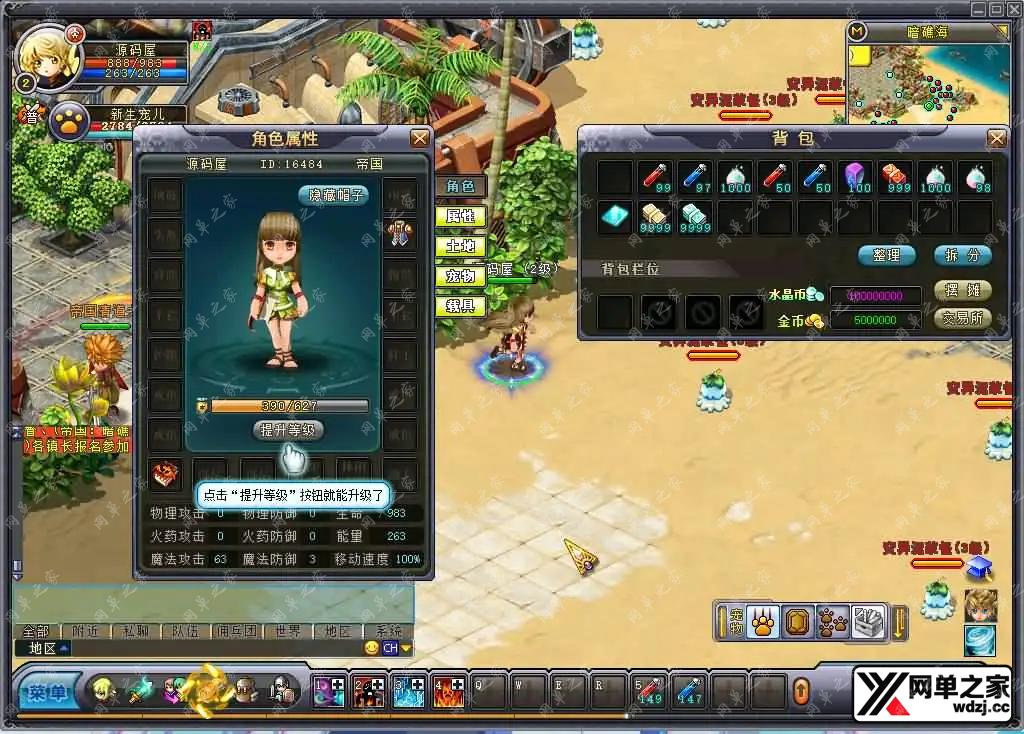This screenshot has width=1024, height=734.
Task: Open a stall with 摆摊
Action: click(x=962, y=290)
